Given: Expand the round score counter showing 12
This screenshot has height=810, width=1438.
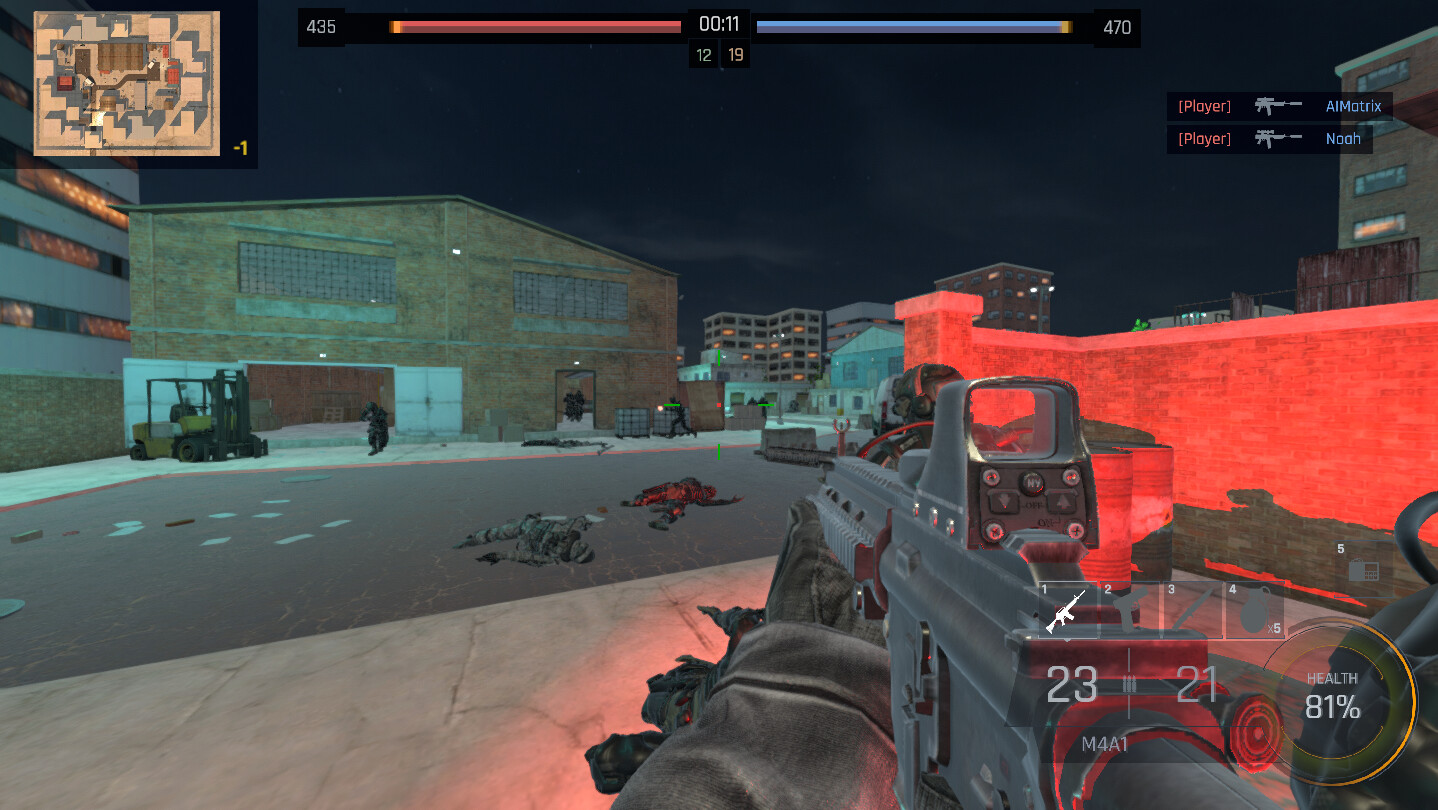Looking at the screenshot, I should point(703,53).
